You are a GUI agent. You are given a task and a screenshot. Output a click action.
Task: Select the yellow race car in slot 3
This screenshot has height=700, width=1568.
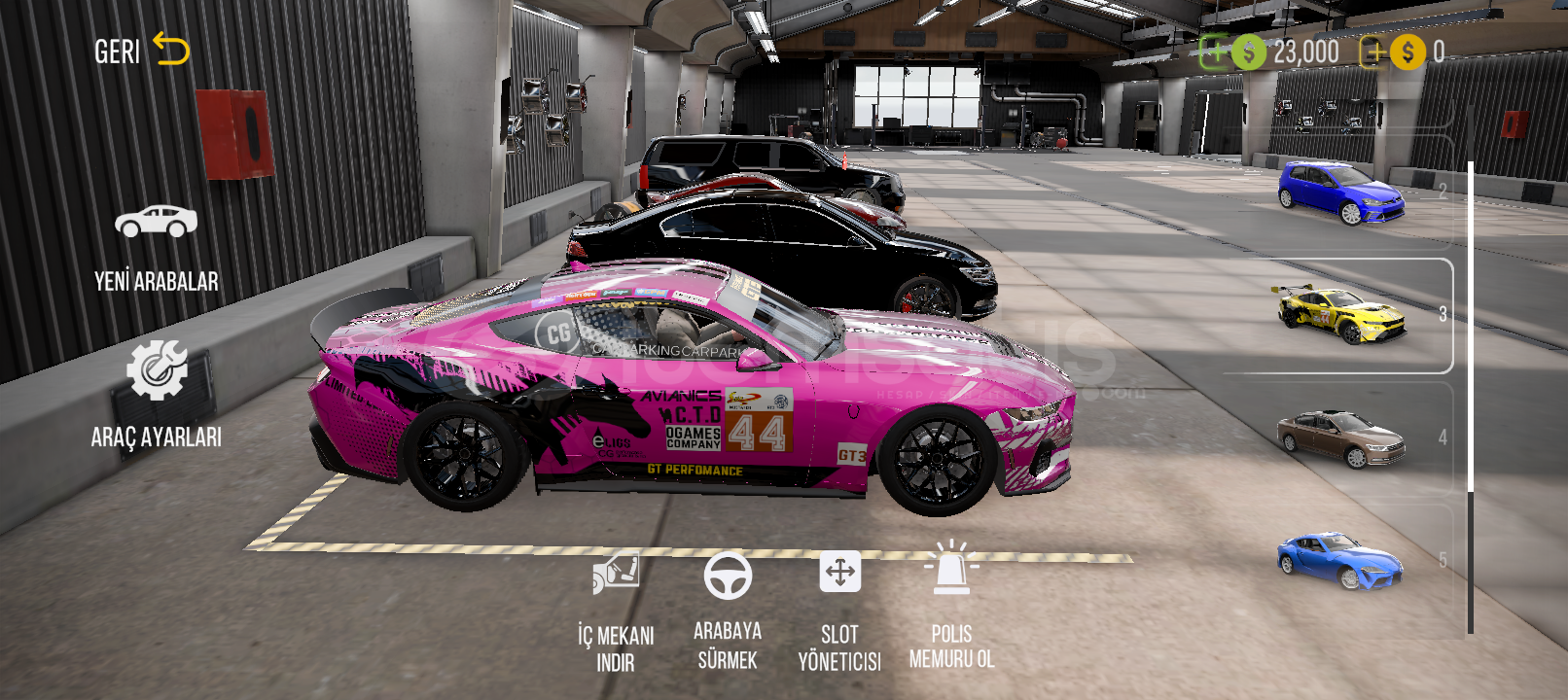[x=1340, y=314]
